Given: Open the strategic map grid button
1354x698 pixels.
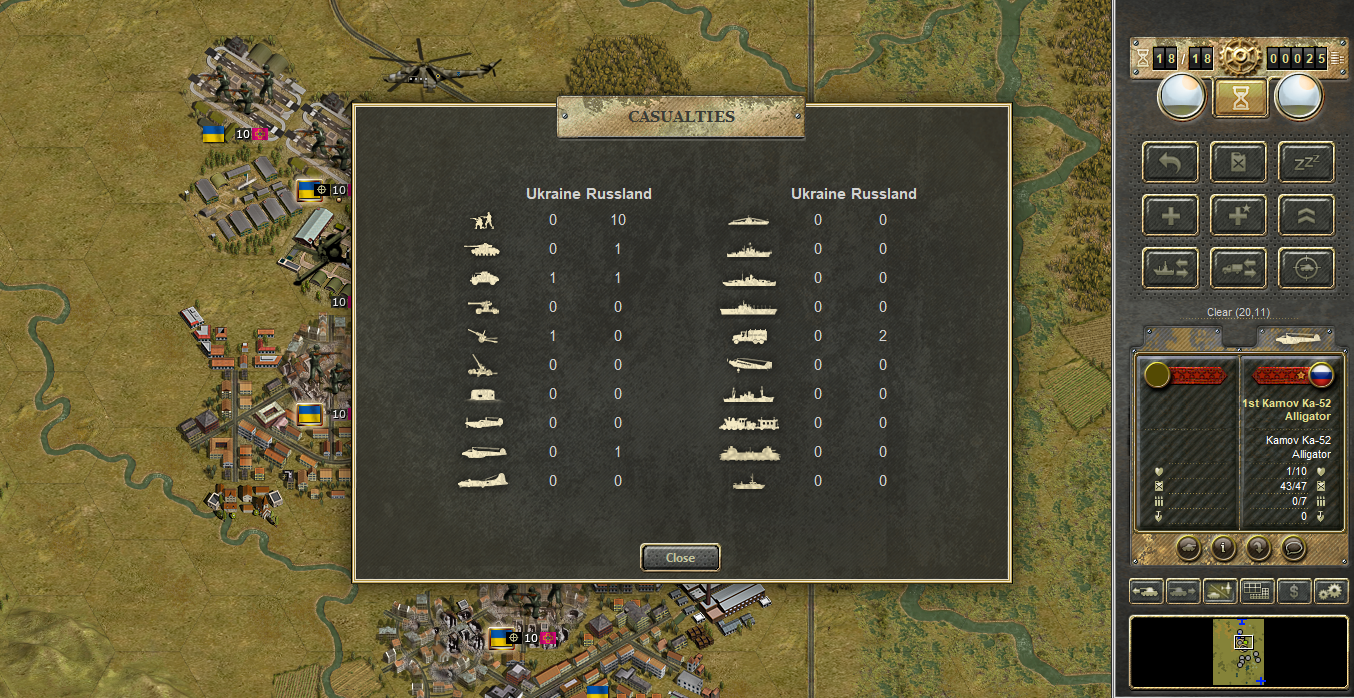Looking at the screenshot, I should [1257, 591].
